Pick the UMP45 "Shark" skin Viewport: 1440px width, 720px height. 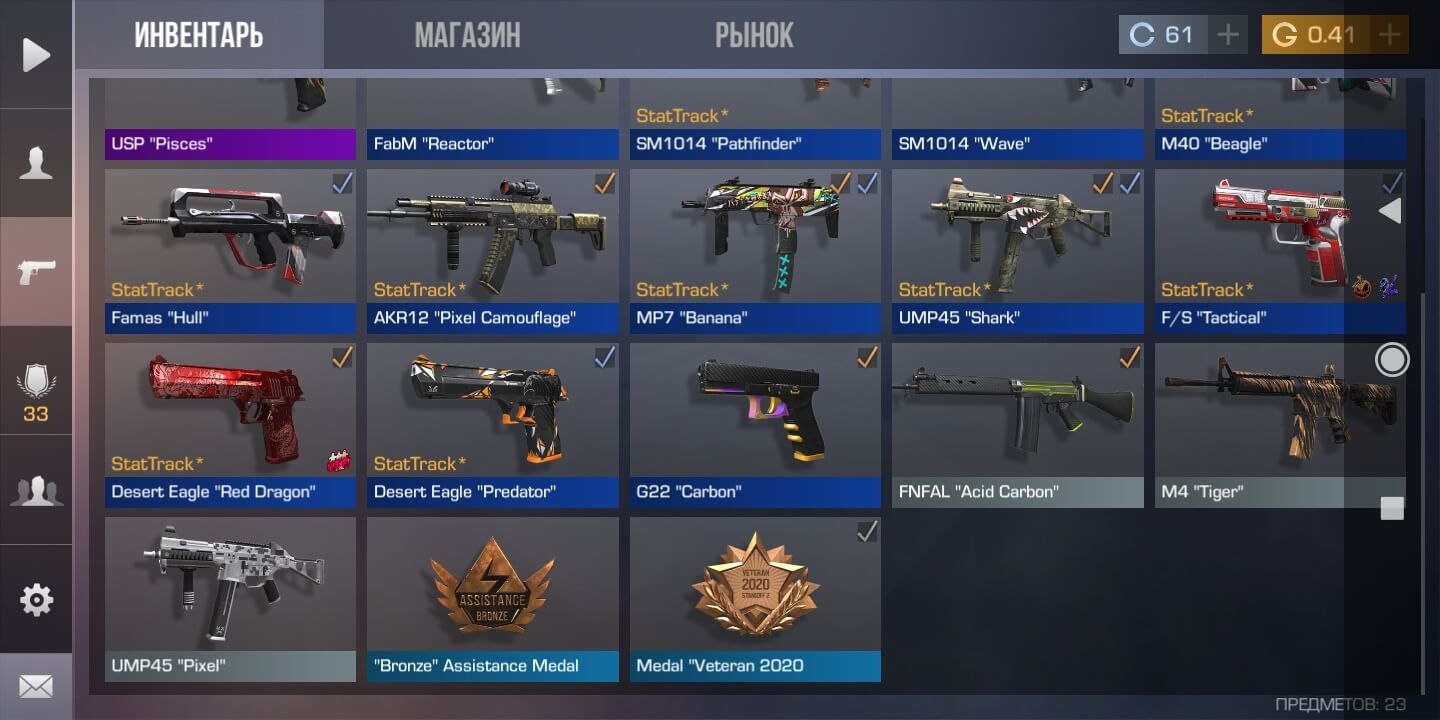(1017, 250)
